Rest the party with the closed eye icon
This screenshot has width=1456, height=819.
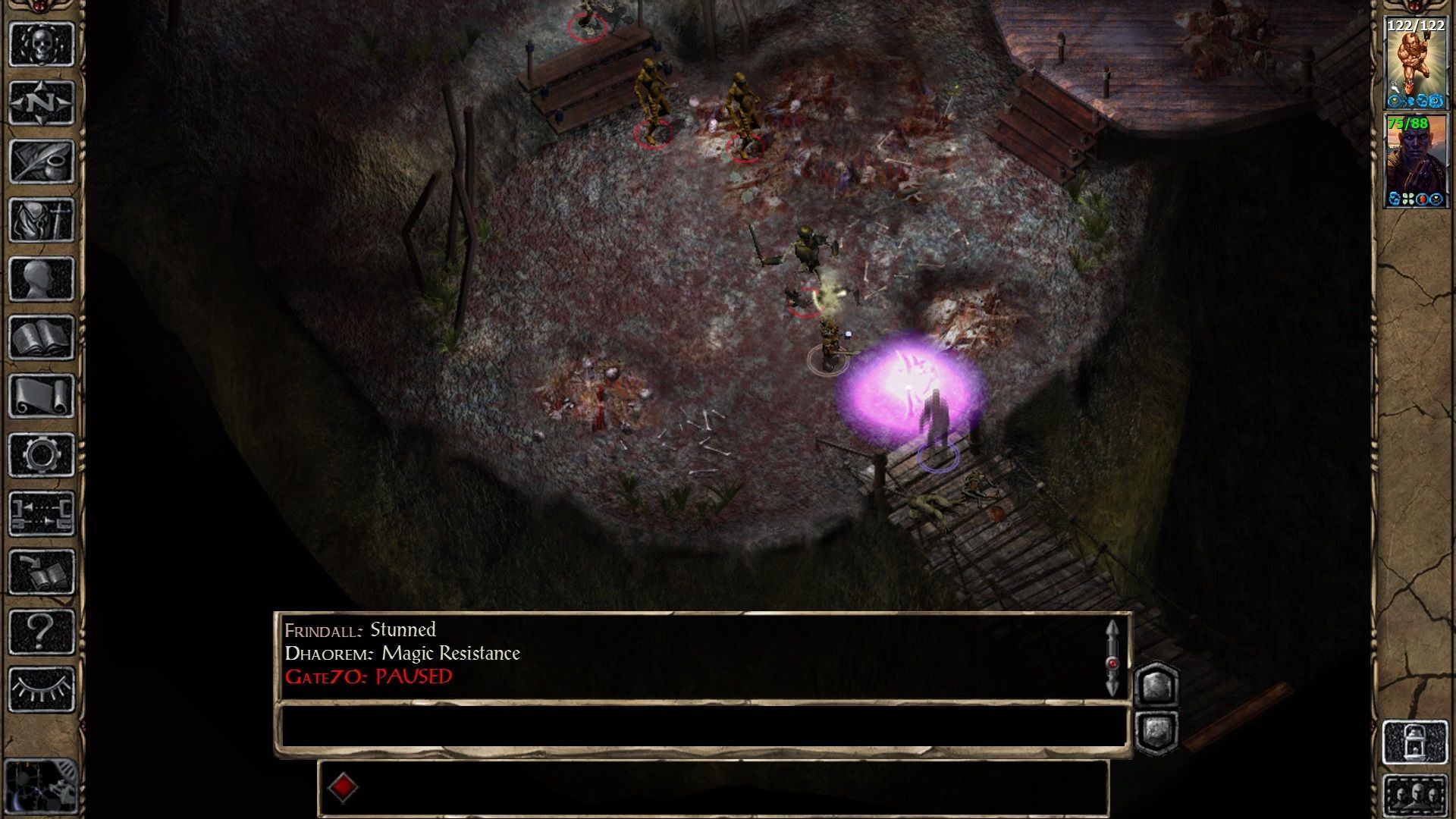pyautogui.click(x=41, y=689)
